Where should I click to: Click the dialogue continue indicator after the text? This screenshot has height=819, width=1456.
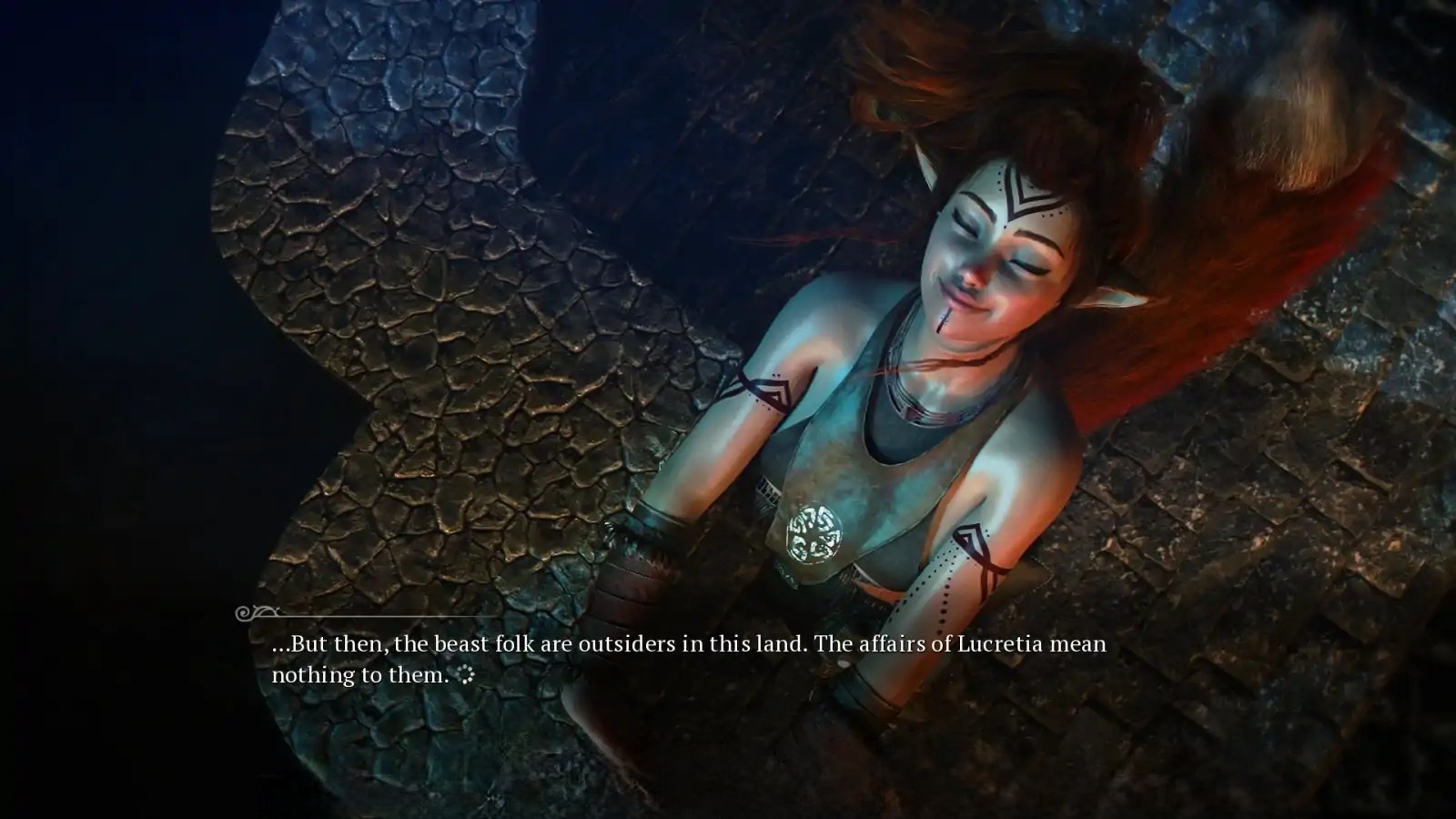pos(466,675)
